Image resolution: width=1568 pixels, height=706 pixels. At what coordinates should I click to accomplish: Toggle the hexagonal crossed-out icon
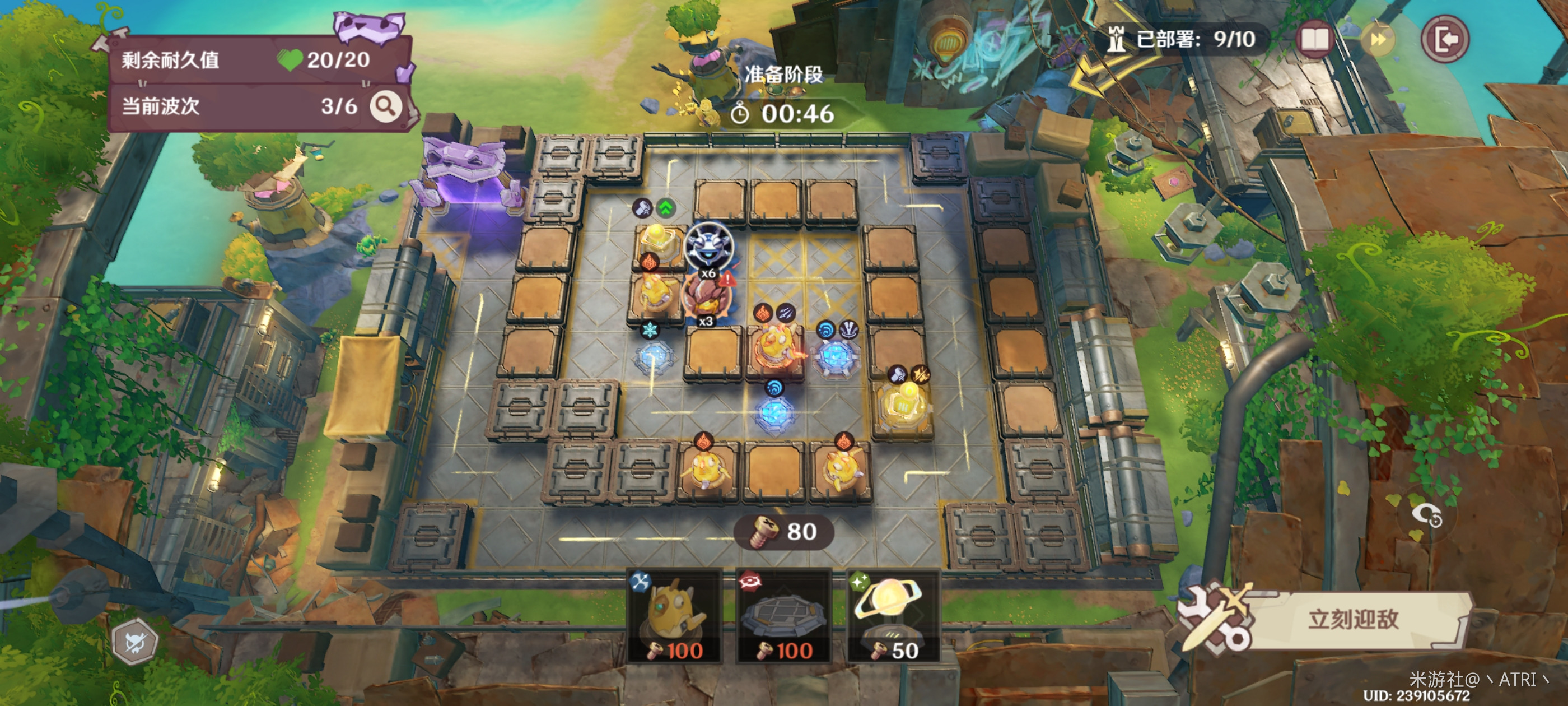pos(135,642)
